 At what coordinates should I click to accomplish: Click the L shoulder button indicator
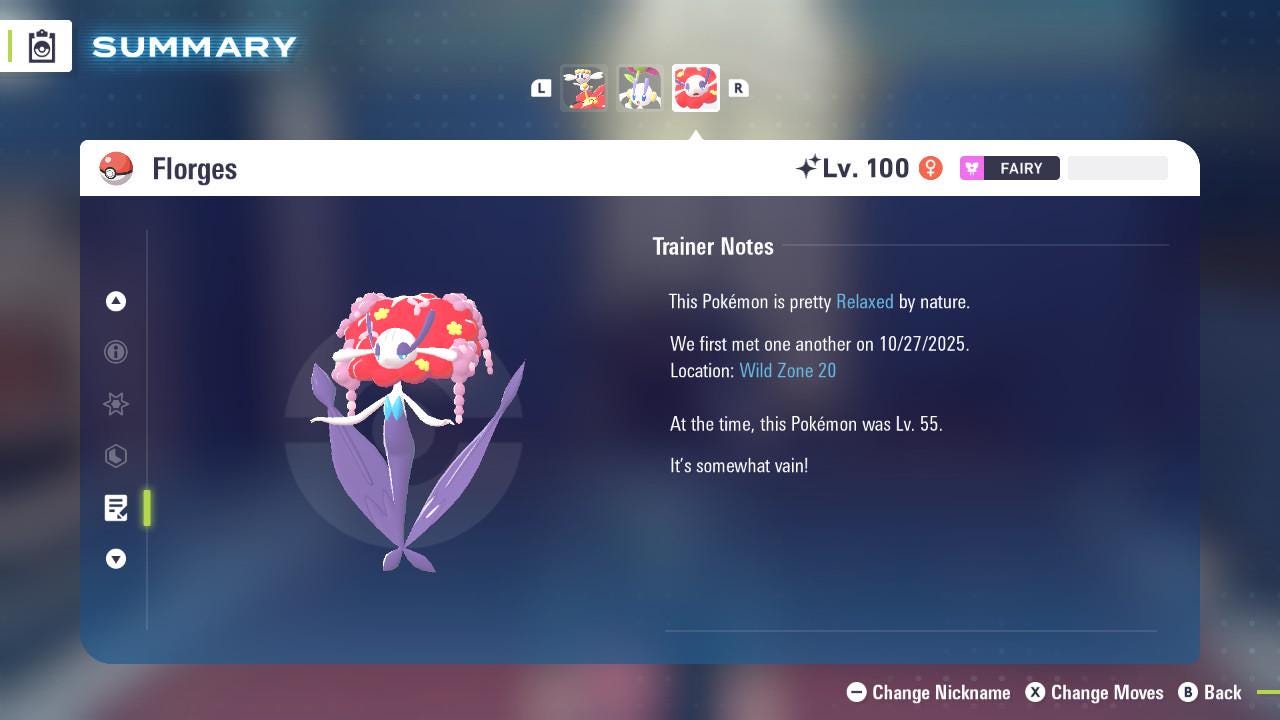[x=541, y=88]
